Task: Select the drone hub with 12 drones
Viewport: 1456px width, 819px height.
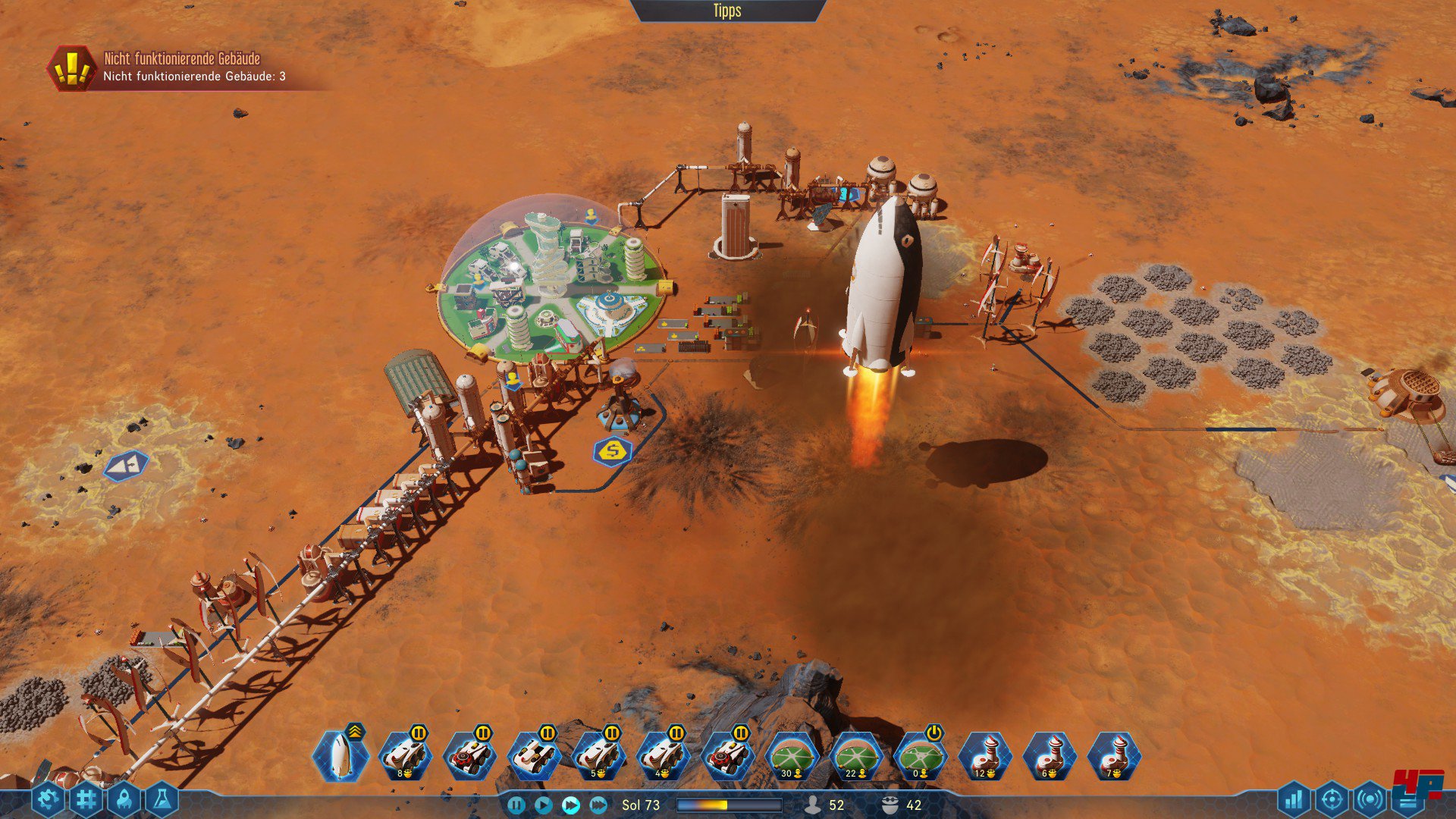Action: point(985,755)
